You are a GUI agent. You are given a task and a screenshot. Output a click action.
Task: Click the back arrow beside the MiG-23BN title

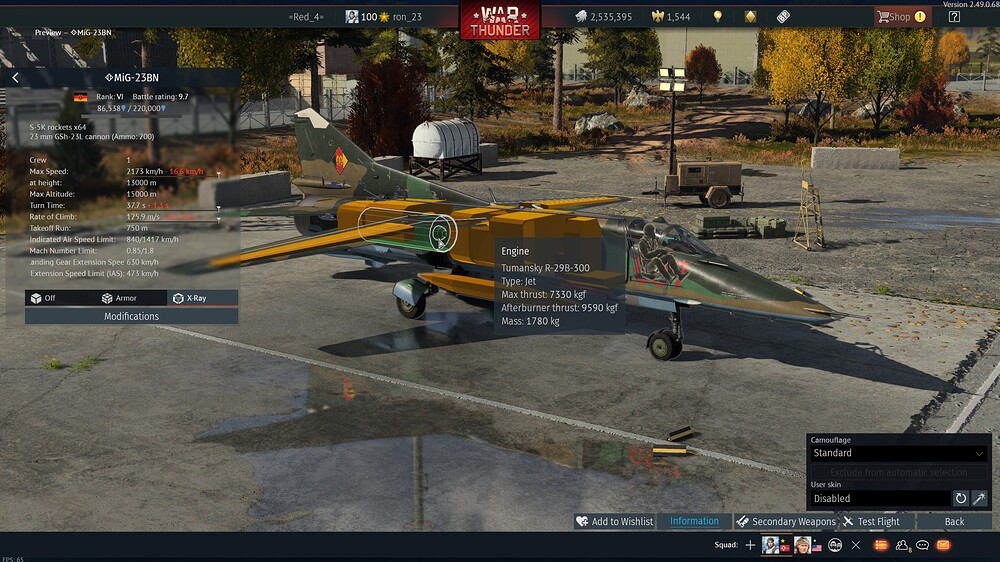[x=16, y=77]
